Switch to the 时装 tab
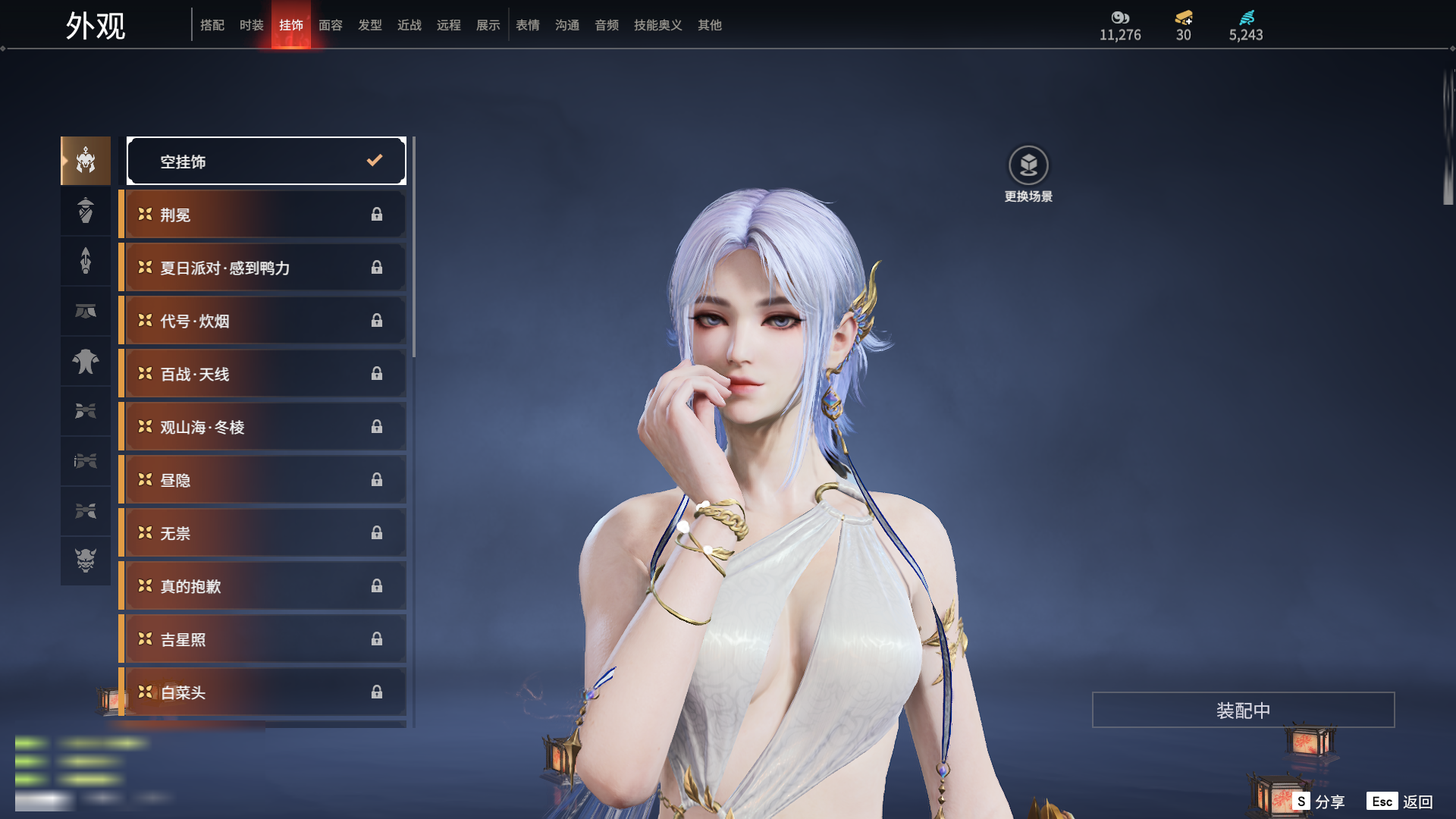Image resolution: width=1456 pixels, height=819 pixels. 251,25
